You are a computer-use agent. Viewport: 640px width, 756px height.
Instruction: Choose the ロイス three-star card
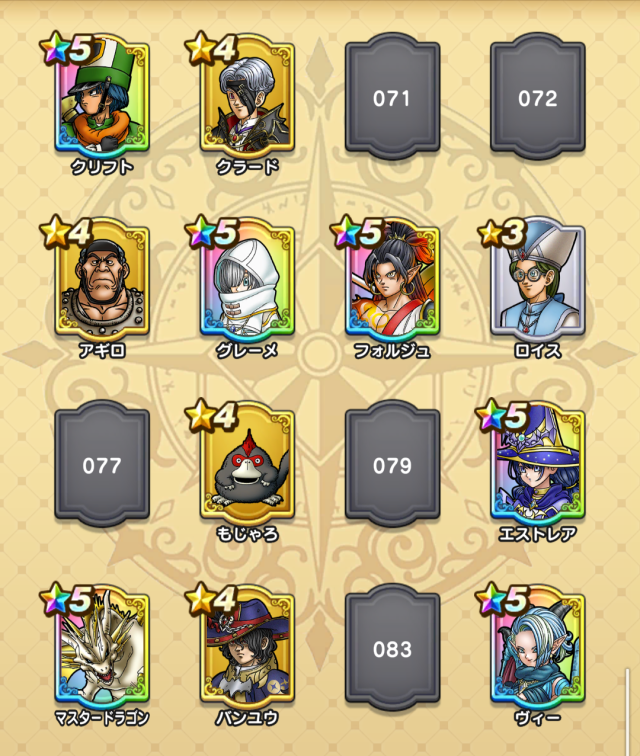point(537,278)
